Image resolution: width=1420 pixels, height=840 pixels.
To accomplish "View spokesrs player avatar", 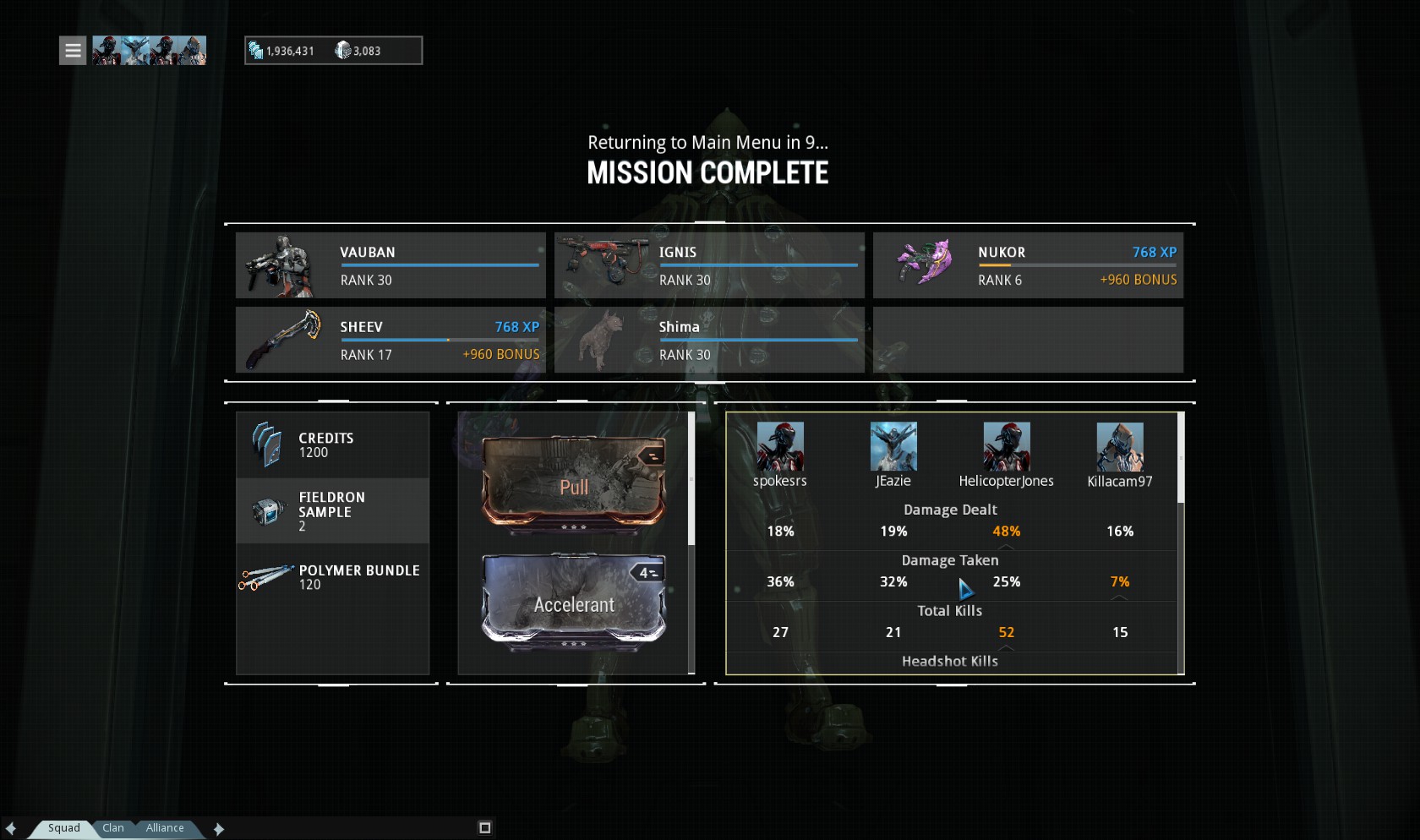I will 779,447.
